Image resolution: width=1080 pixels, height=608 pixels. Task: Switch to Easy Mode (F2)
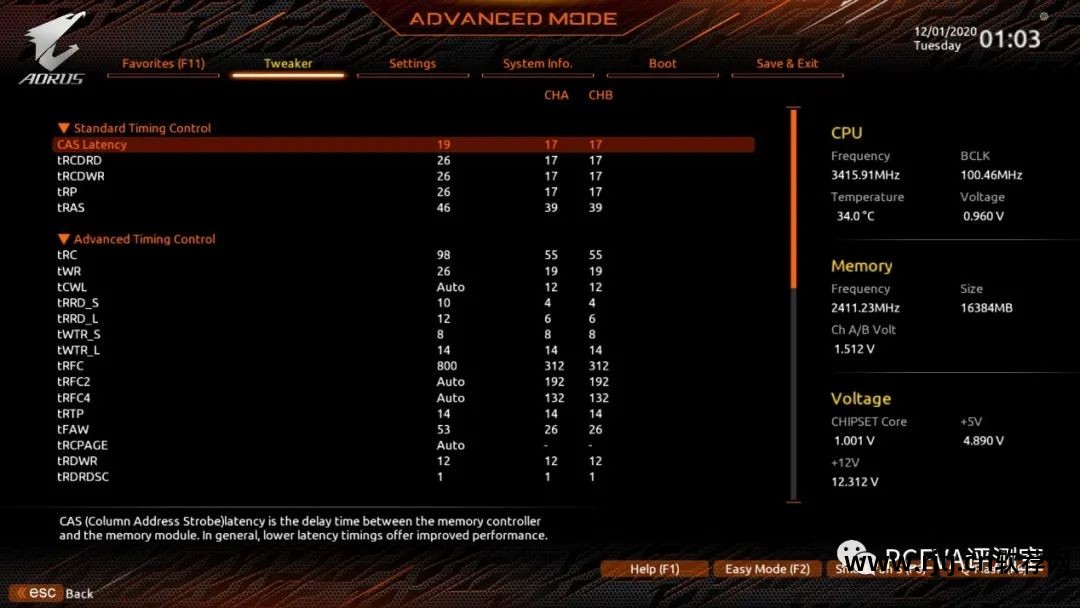[767, 569]
